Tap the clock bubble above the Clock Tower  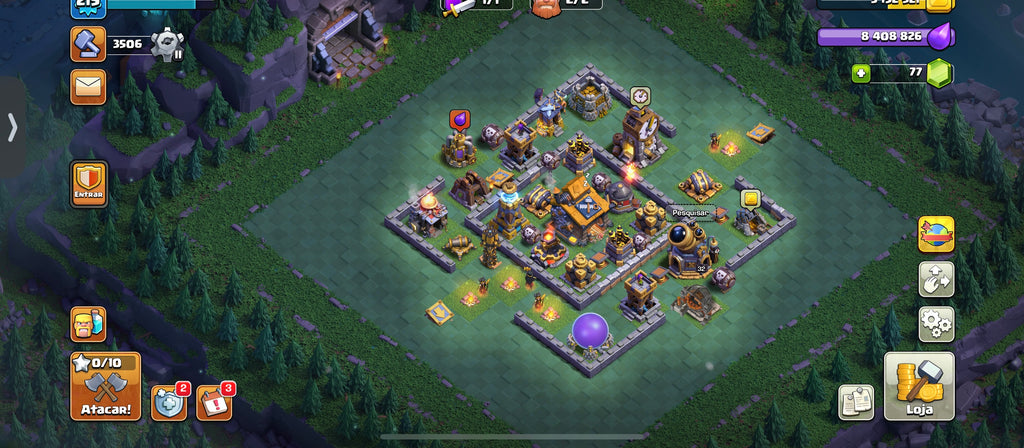(x=640, y=96)
